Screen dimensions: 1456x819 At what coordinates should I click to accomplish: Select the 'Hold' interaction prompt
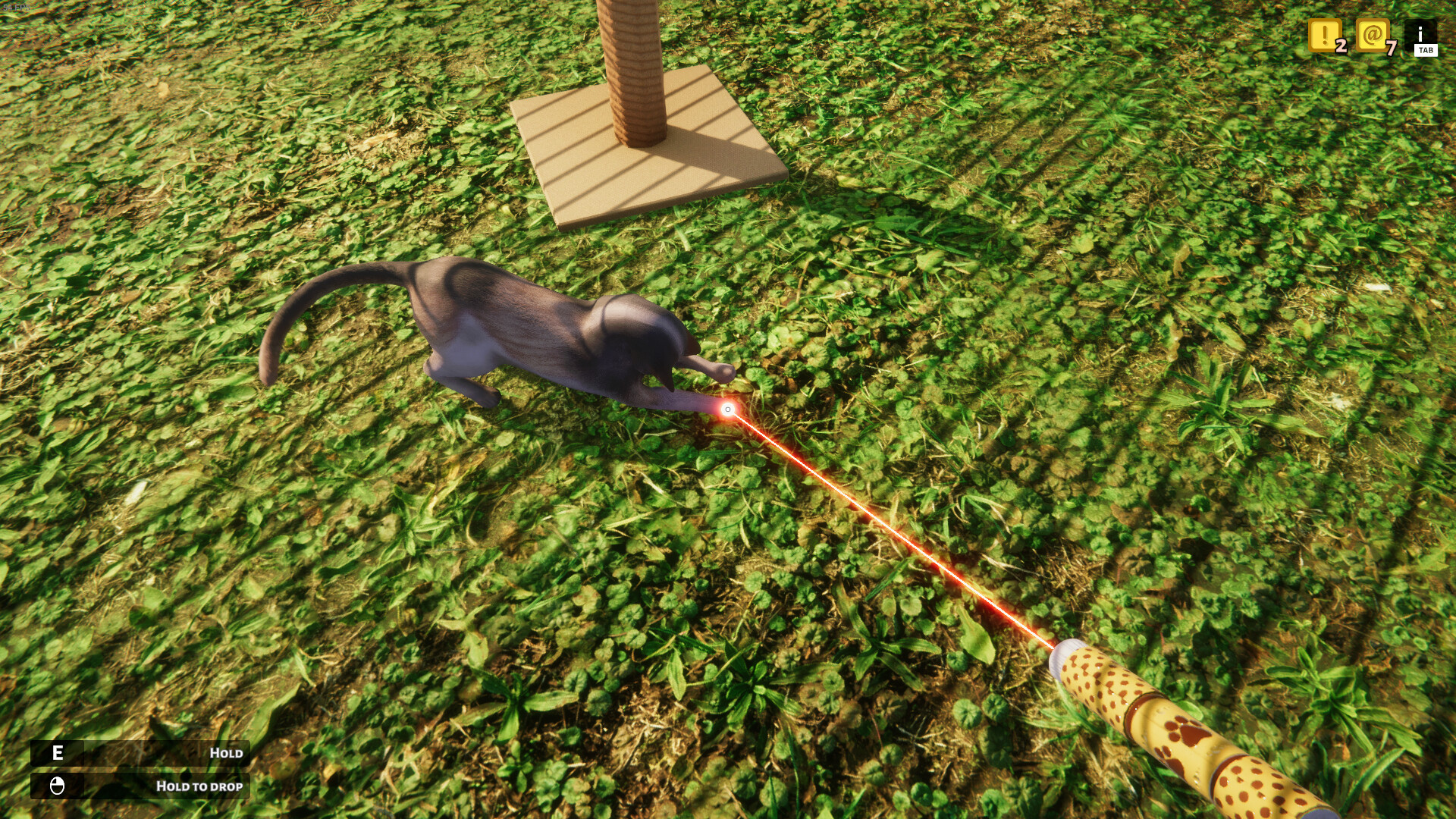(x=226, y=753)
